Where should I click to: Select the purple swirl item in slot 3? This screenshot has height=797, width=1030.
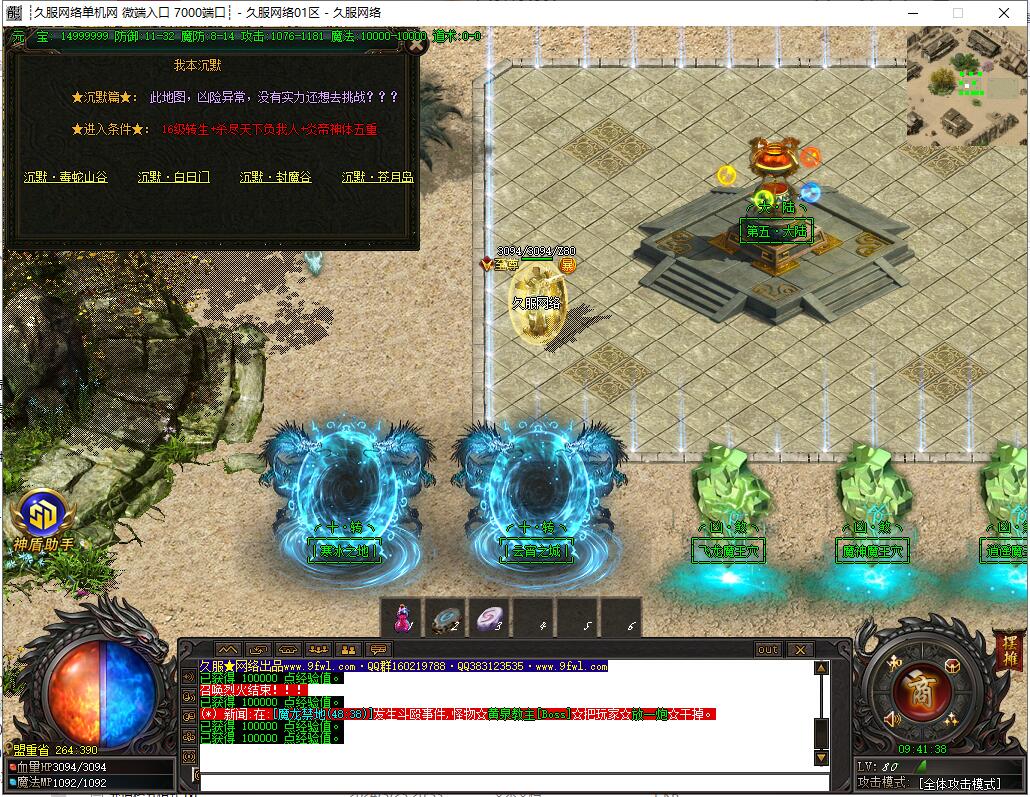pos(490,620)
